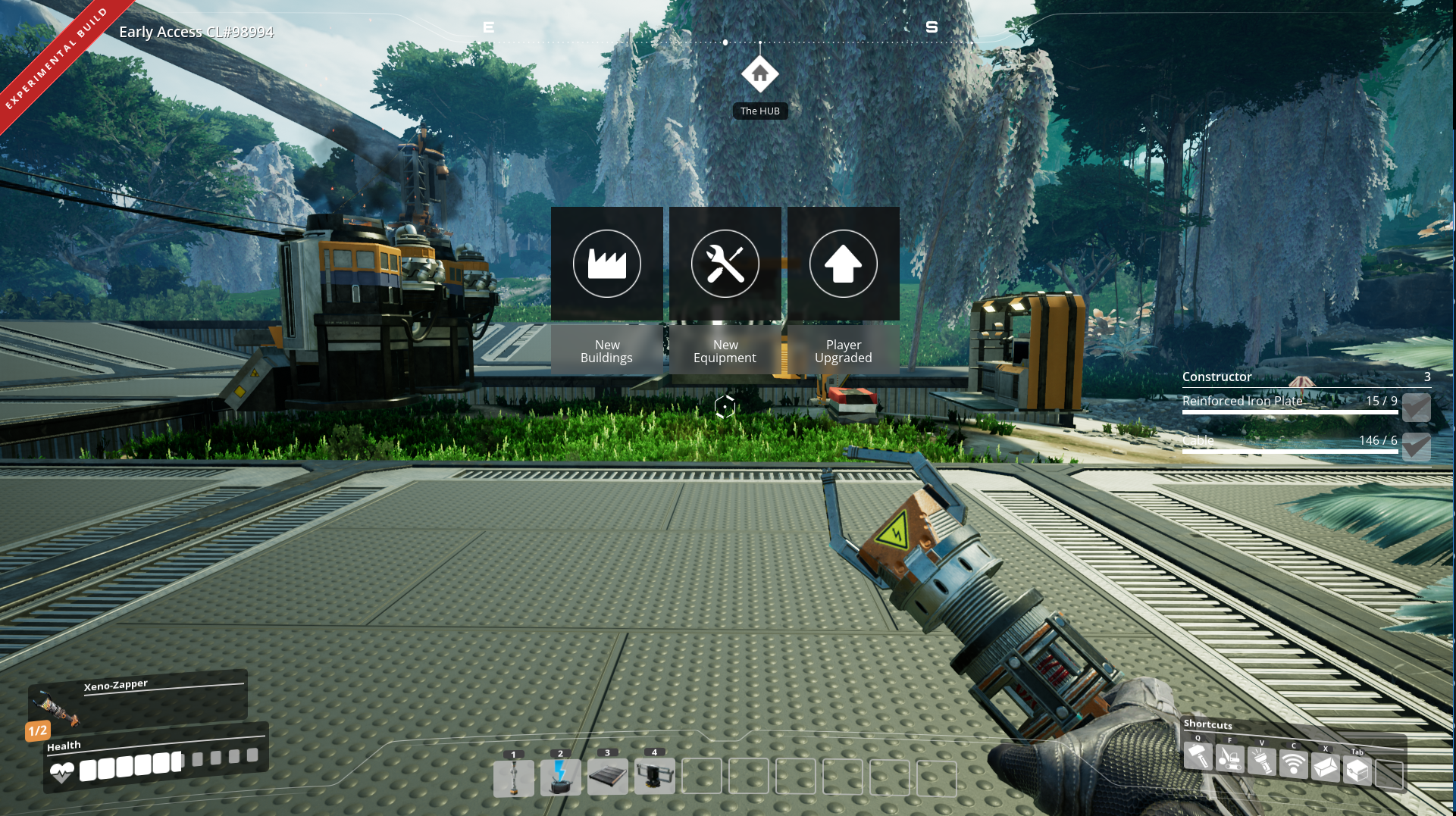Click the Reinforced Iron Plate checkmark box
Screen dimensions: 1456x816
pos(1416,408)
